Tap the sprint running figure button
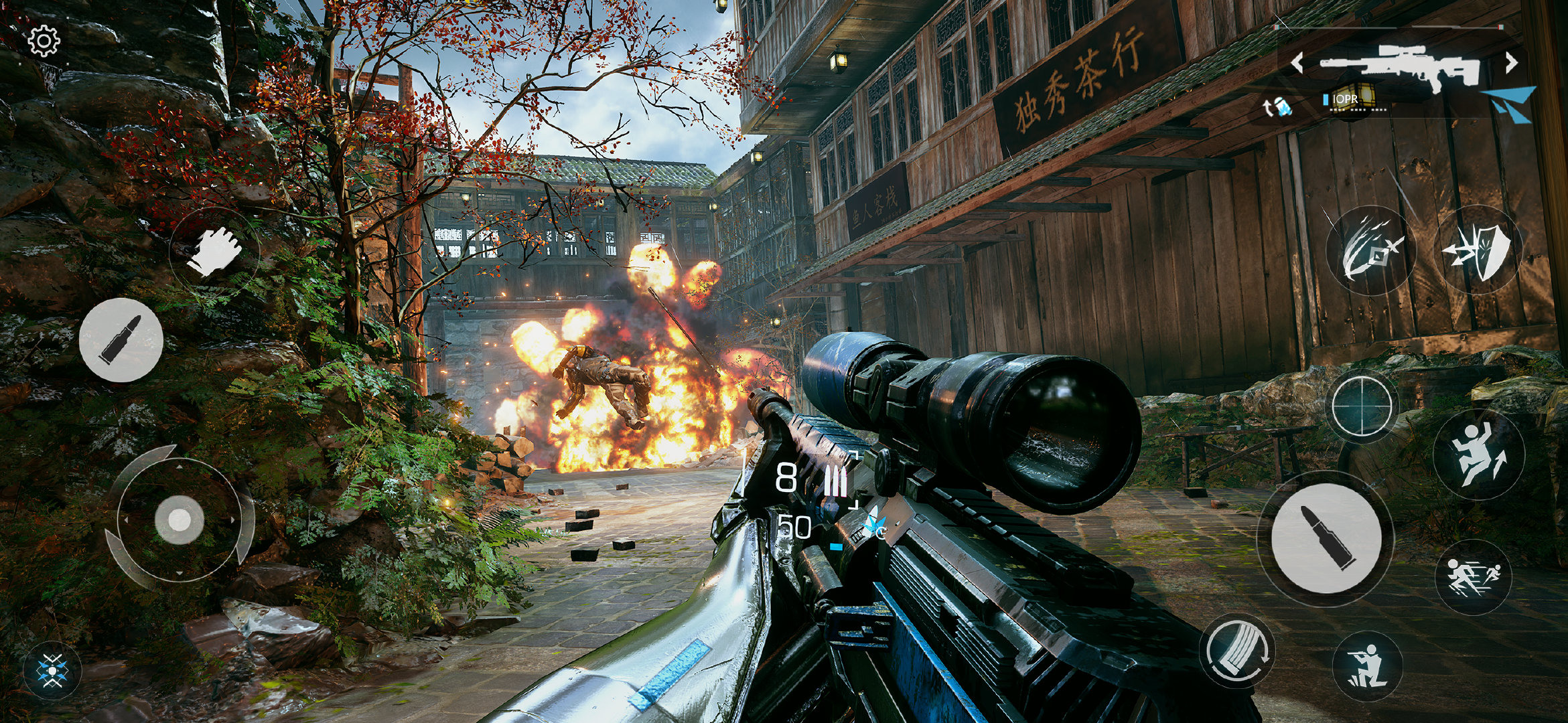Viewport: 1568px width, 723px height. pos(1474,577)
